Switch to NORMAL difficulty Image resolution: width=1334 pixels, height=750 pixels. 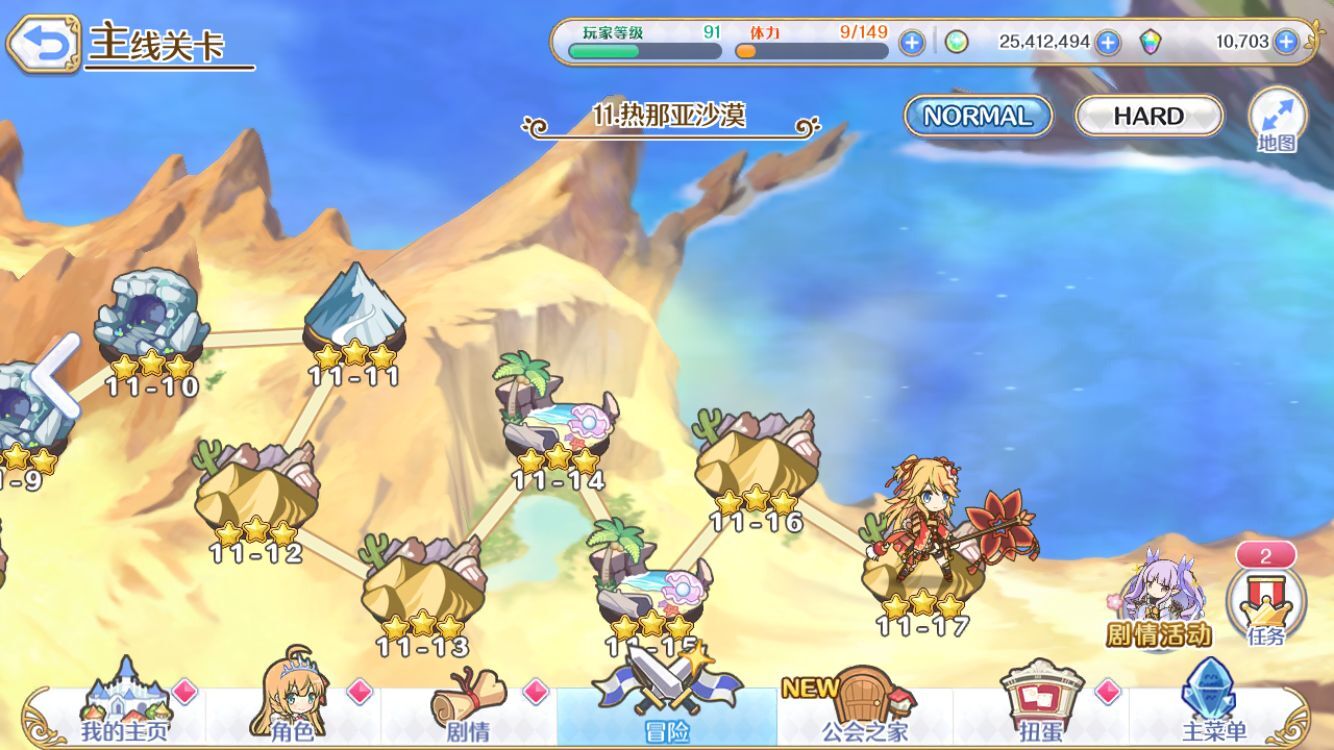click(977, 116)
